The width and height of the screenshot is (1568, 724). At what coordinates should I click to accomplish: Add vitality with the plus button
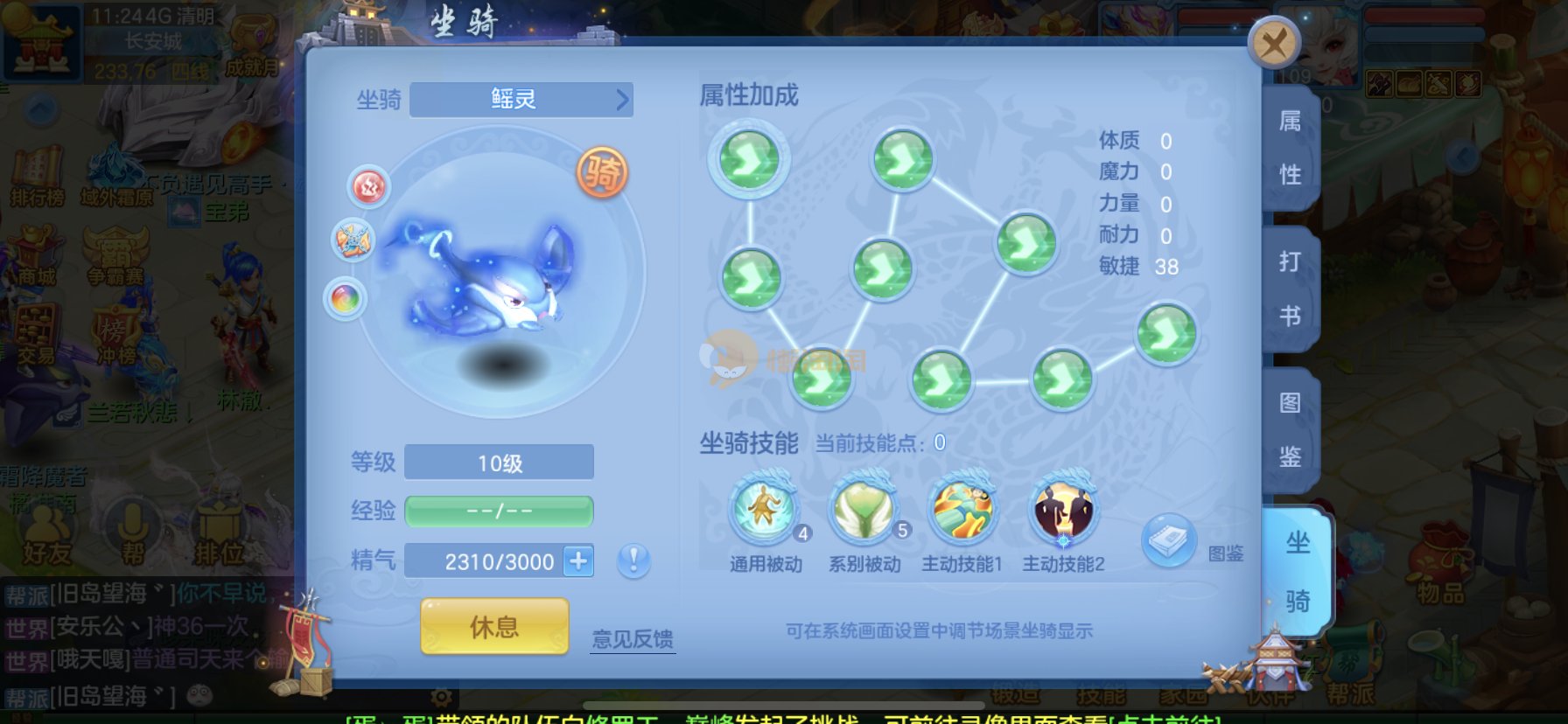point(578,560)
